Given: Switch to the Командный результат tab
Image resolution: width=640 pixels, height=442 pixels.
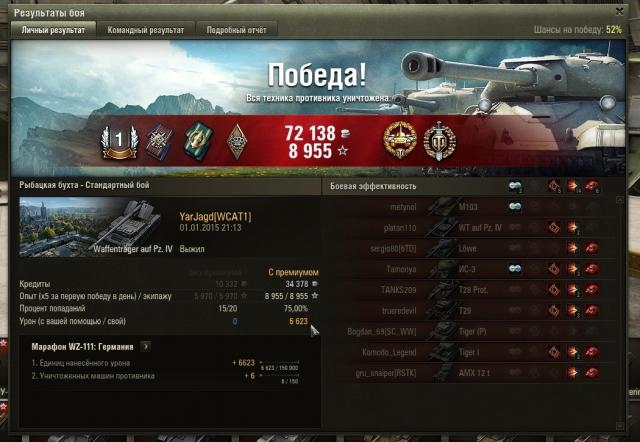Looking at the screenshot, I should 144,30.
